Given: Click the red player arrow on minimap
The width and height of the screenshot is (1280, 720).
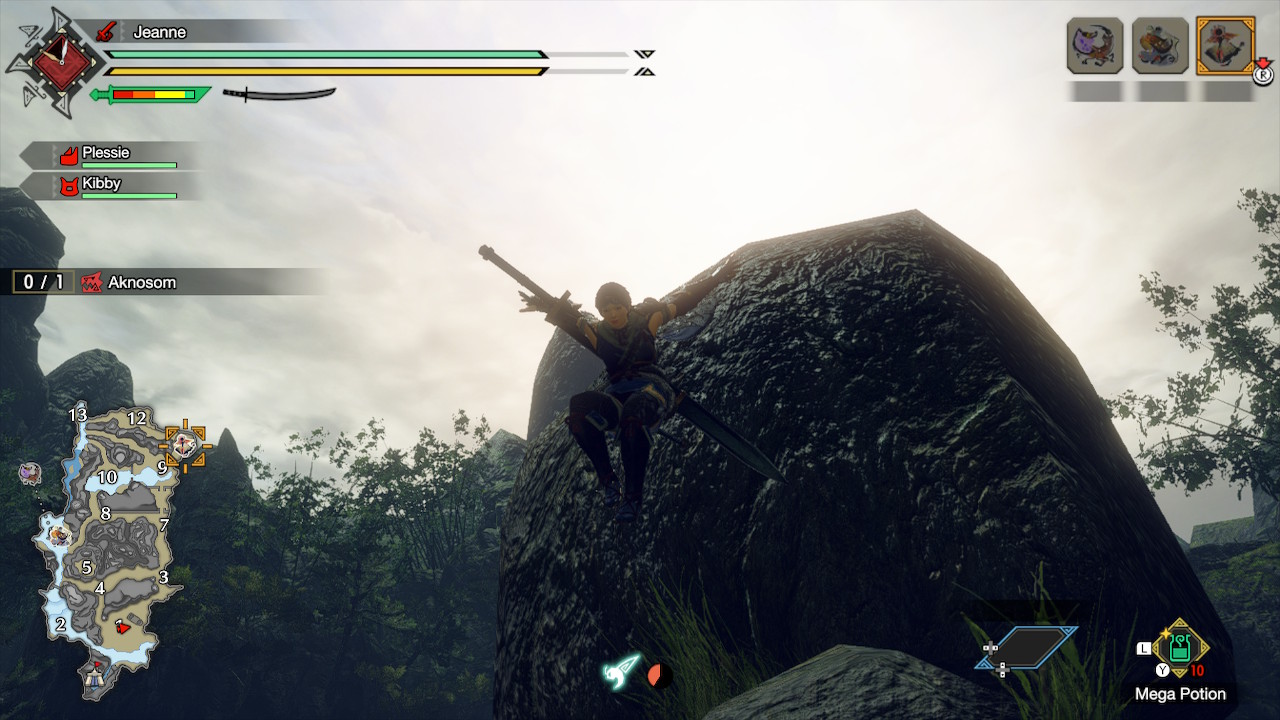Looking at the screenshot, I should coord(121,627).
